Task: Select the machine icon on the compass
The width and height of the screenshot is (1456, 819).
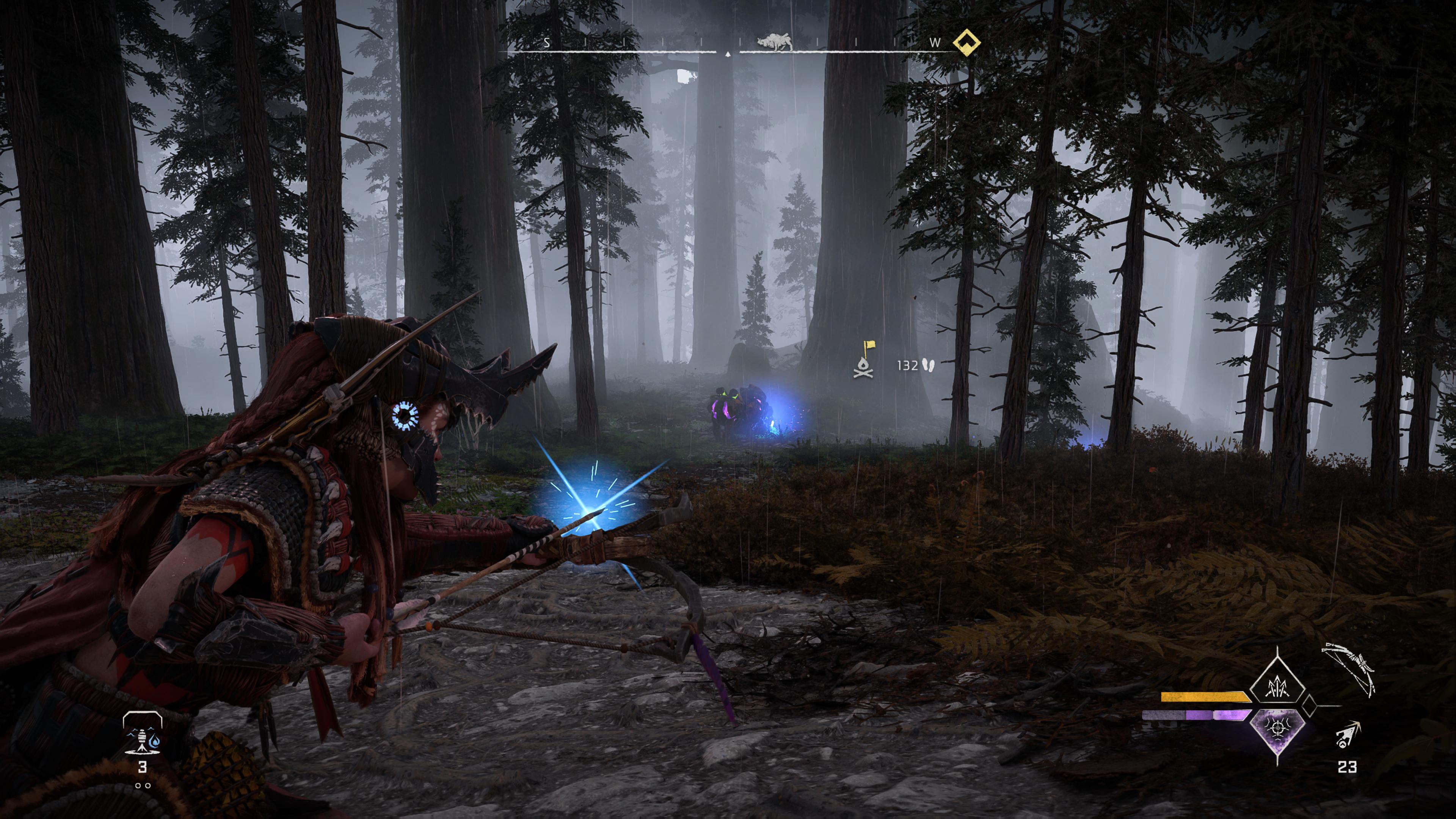Action: 775,42
